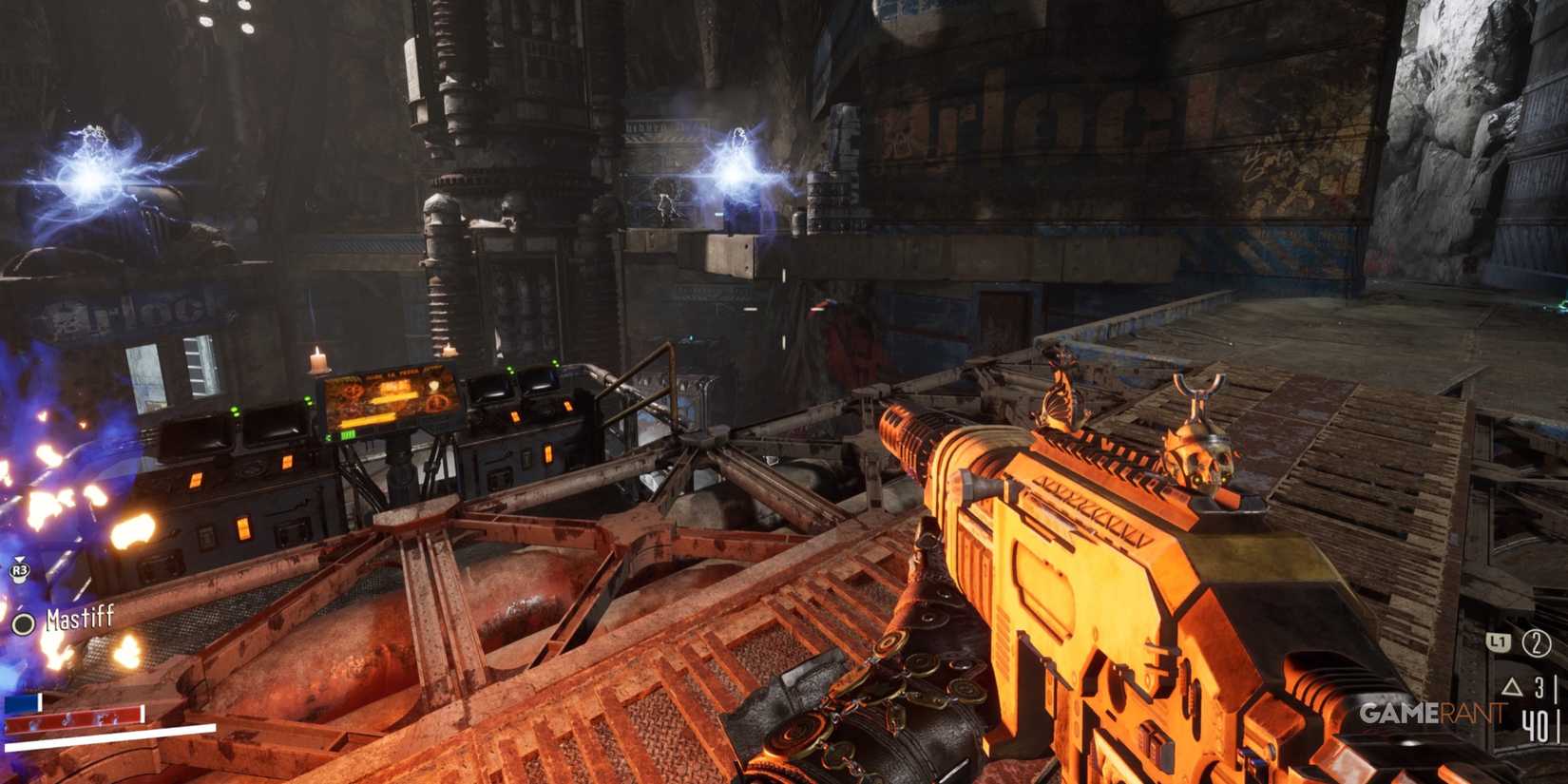Select the triangle weapon-swap icon

point(1513,687)
